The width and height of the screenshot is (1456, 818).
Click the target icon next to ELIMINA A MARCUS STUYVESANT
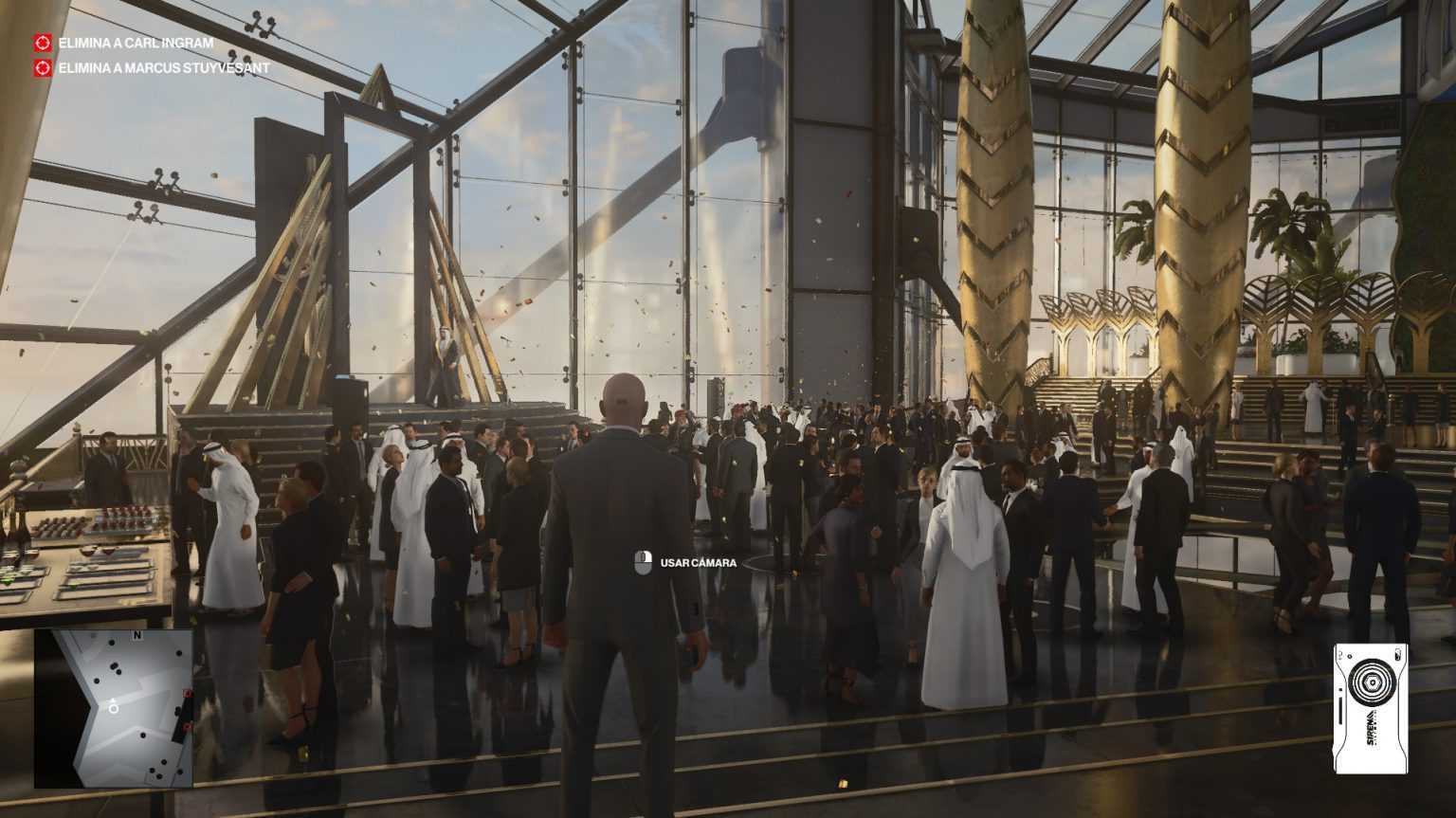[42, 67]
